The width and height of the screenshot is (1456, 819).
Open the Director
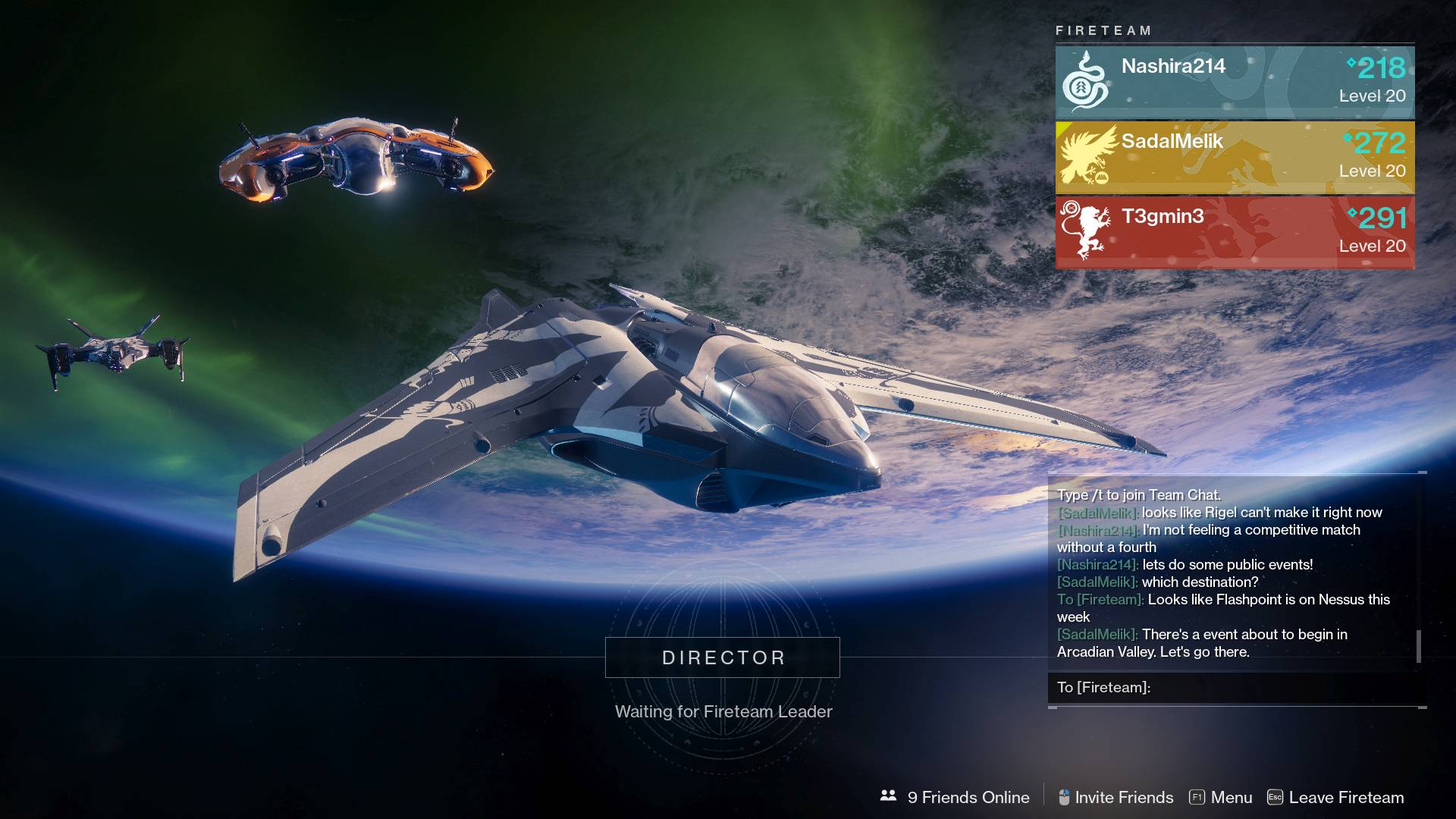(x=722, y=657)
